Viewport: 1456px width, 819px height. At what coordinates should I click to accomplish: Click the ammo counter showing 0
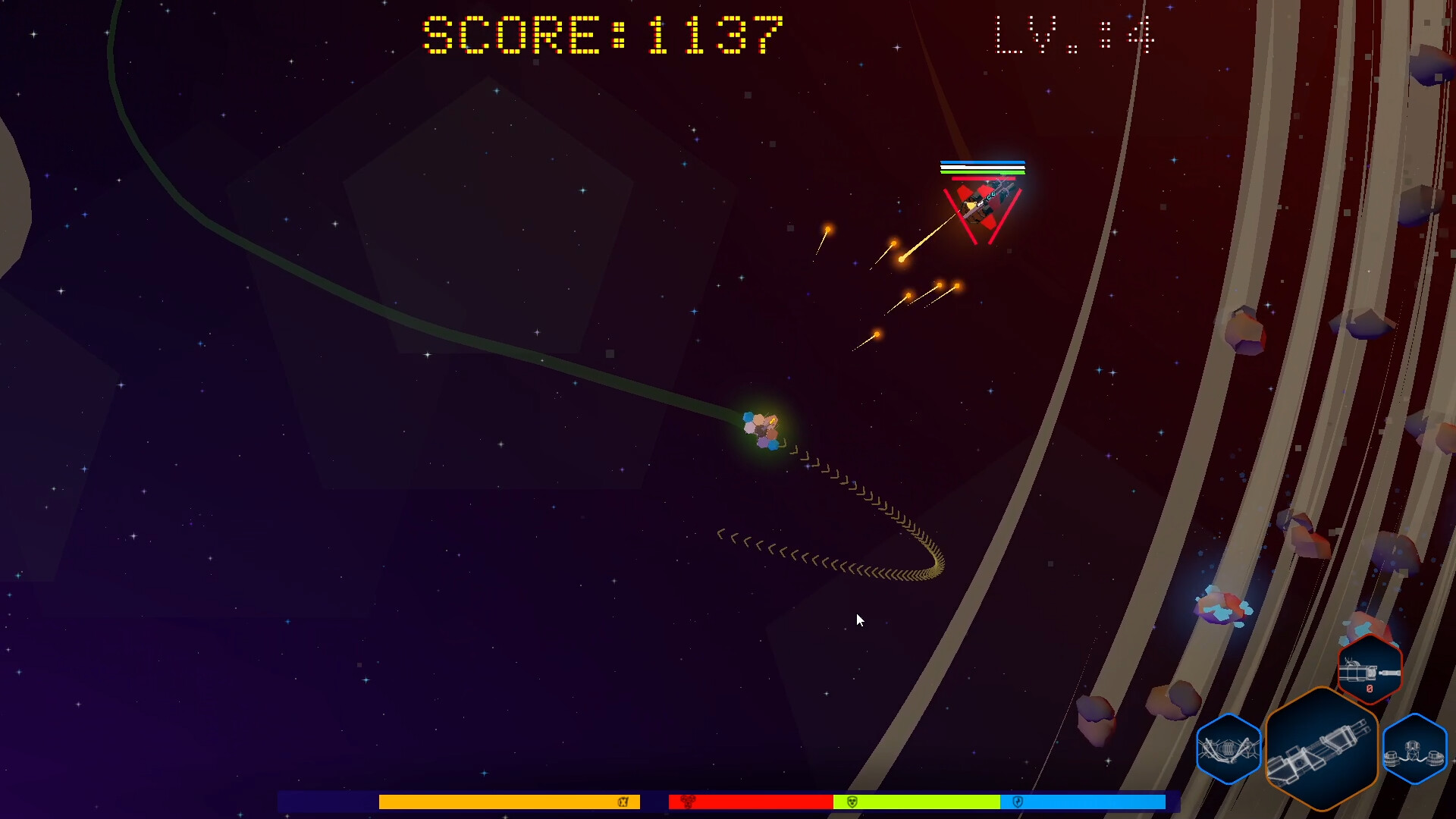tap(1370, 689)
